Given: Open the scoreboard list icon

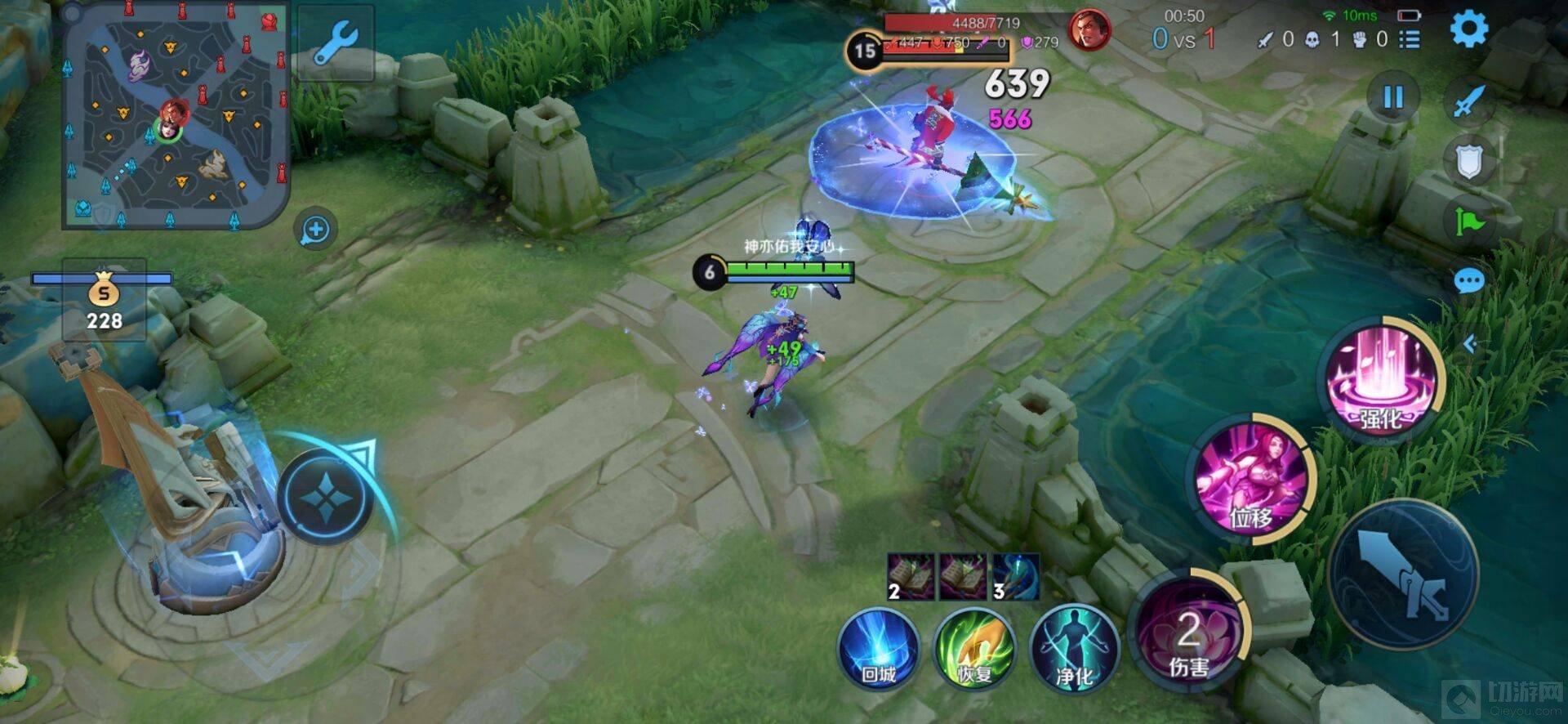Looking at the screenshot, I should pyautogui.click(x=1410, y=39).
